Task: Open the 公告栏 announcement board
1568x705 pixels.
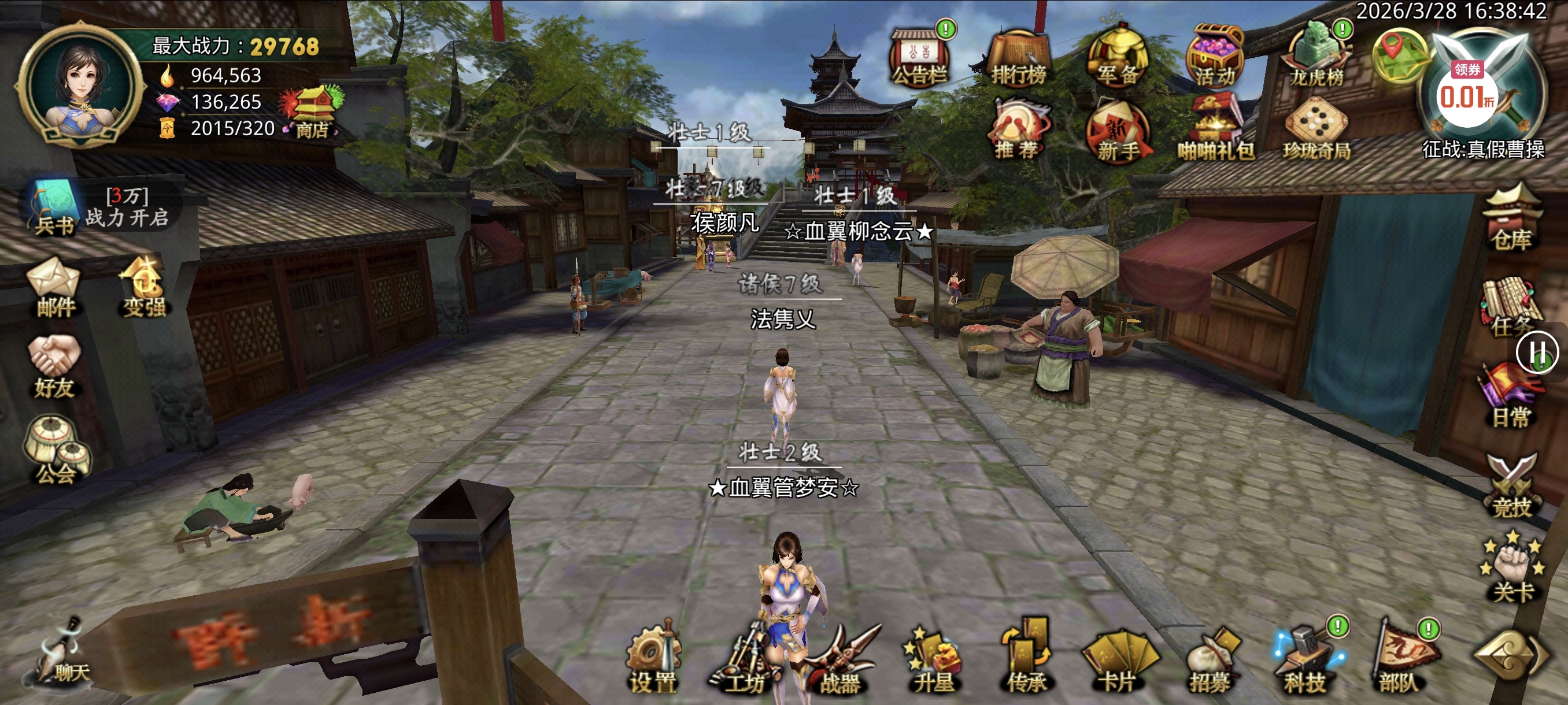Action: [918, 57]
